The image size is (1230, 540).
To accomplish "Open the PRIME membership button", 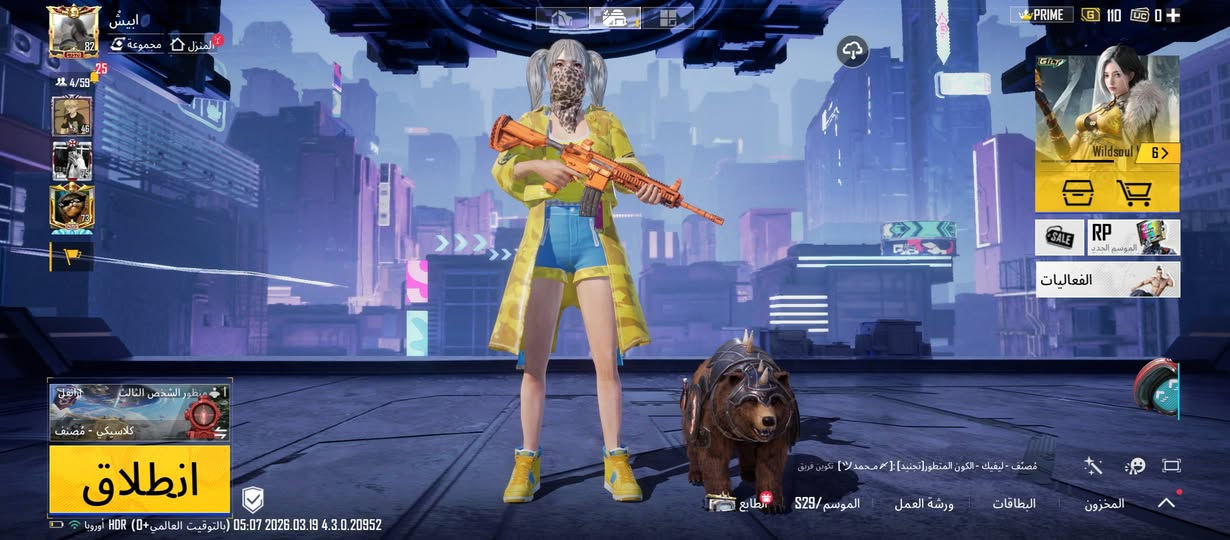I will click(x=1041, y=15).
